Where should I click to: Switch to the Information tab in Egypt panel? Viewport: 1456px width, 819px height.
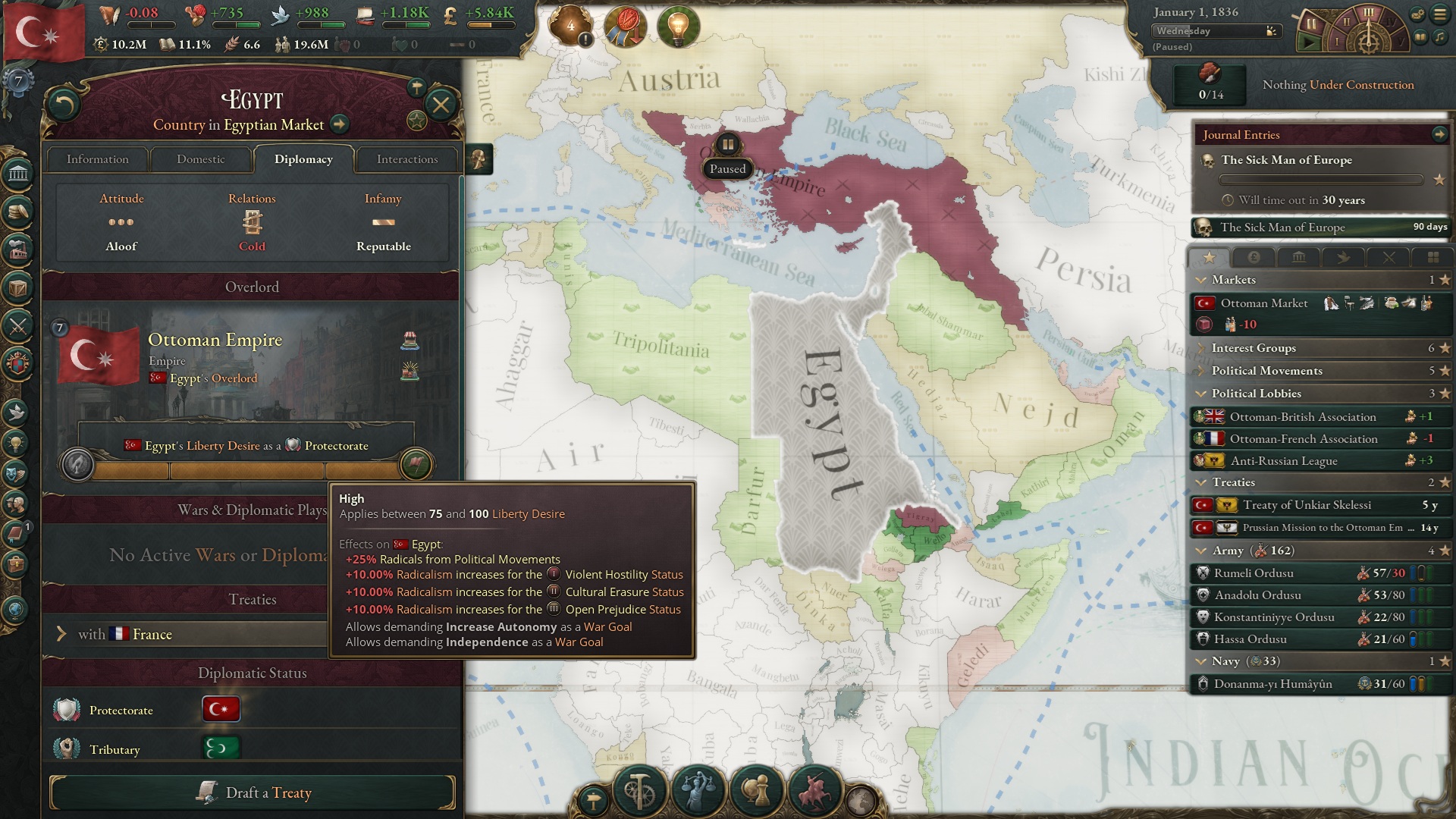click(x=97, y=159)
